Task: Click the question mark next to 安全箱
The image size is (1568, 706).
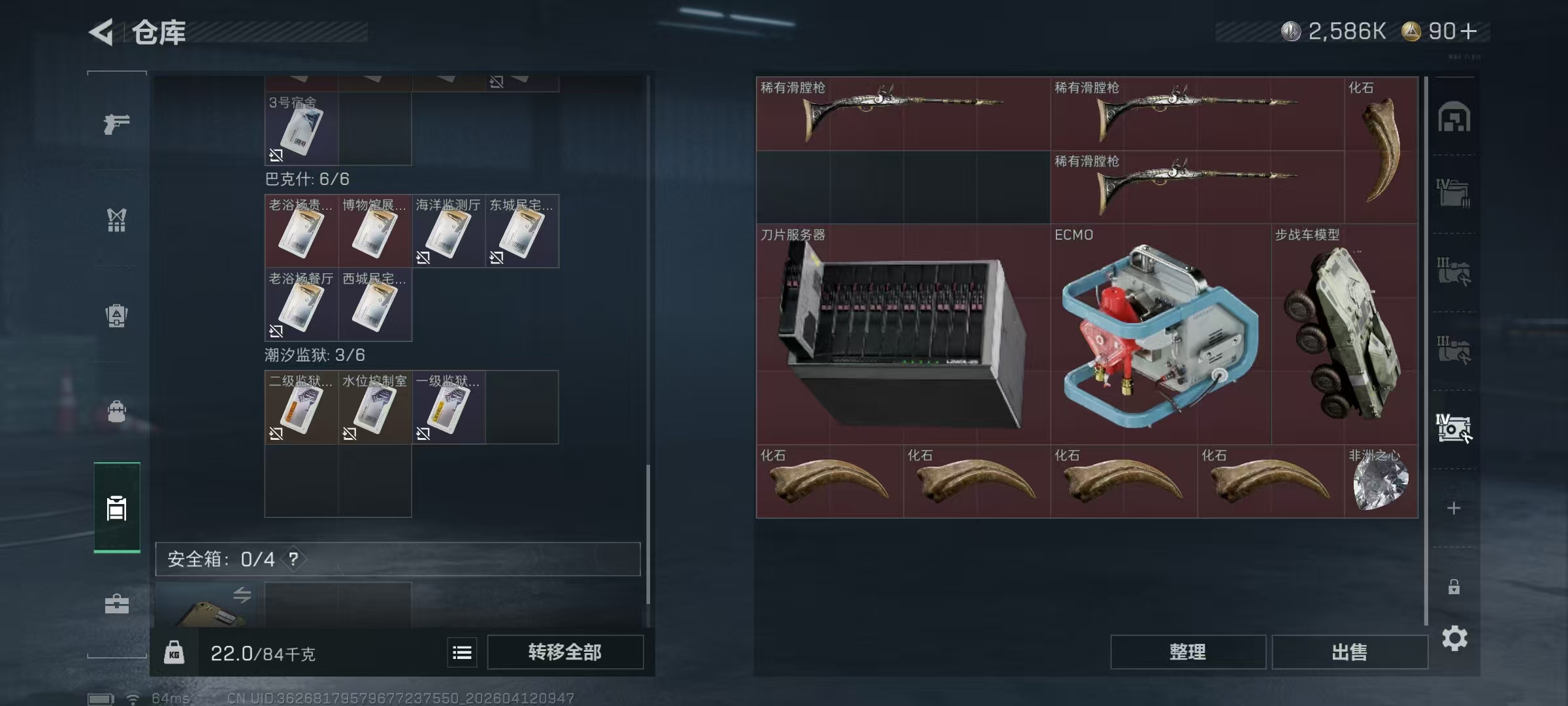Action: pos(294,560)
